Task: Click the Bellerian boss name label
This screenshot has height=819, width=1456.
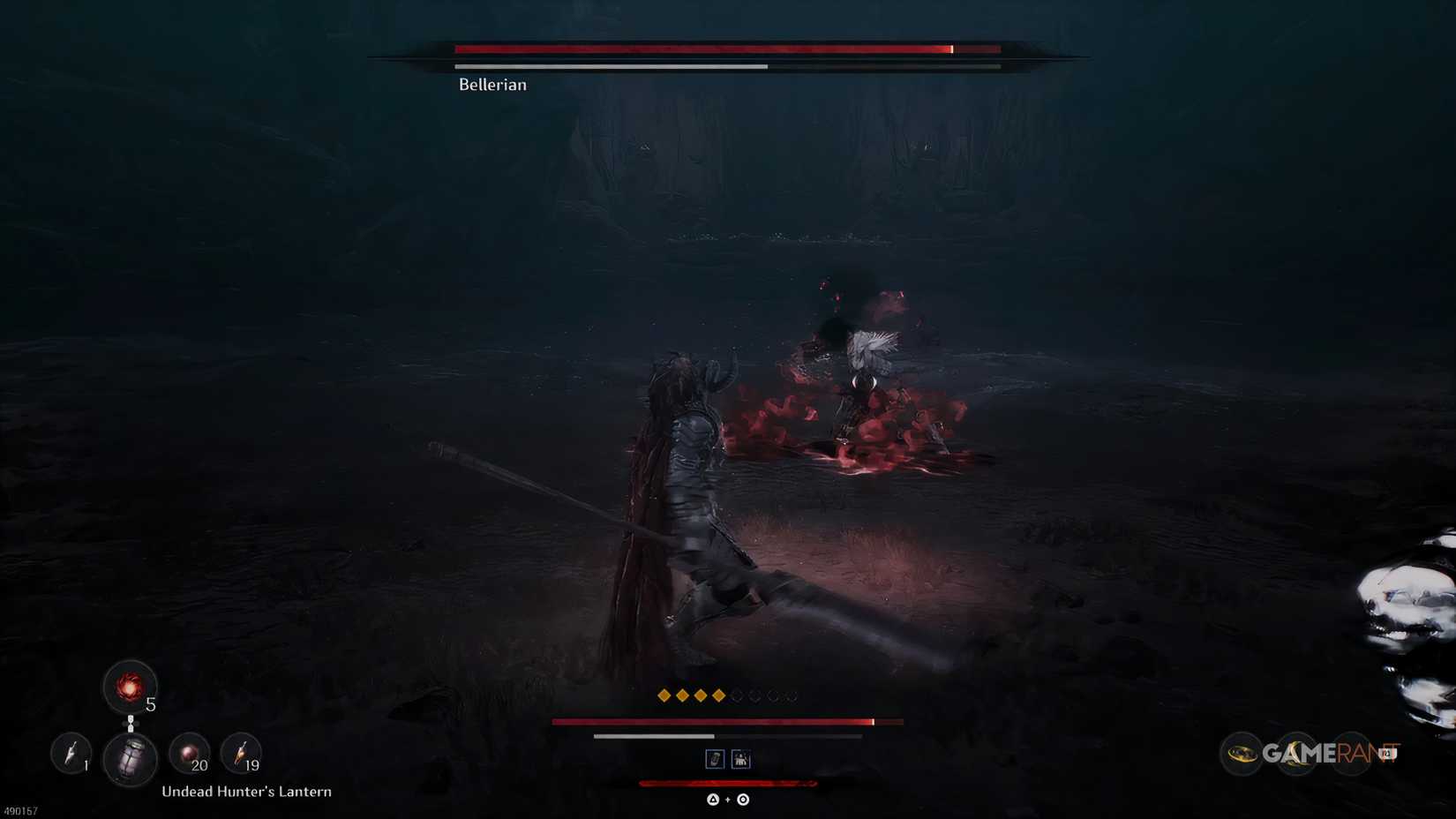Action: [x=491, y=84]
